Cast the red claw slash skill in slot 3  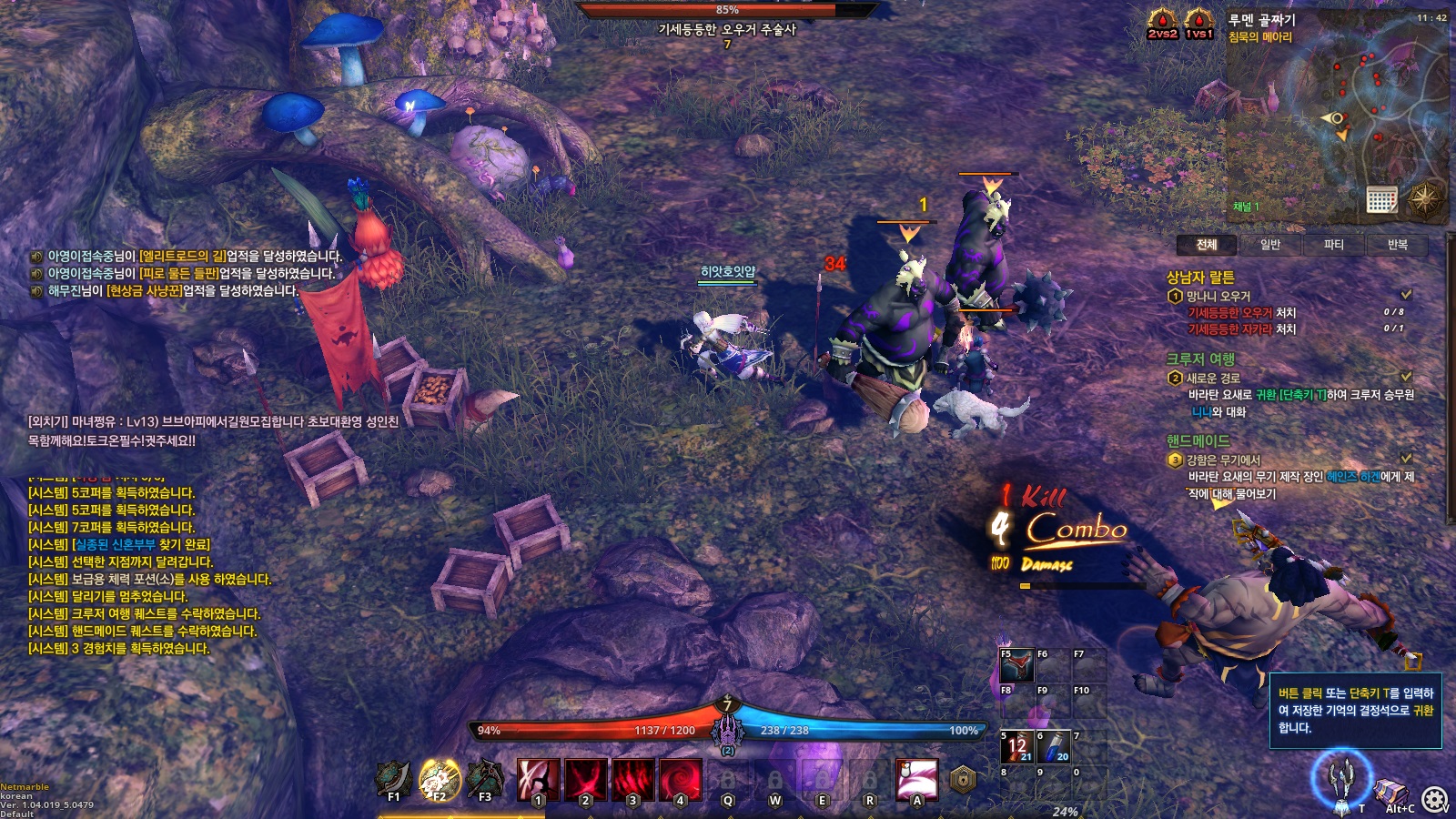pyautogui.click(x=633, y=780)
